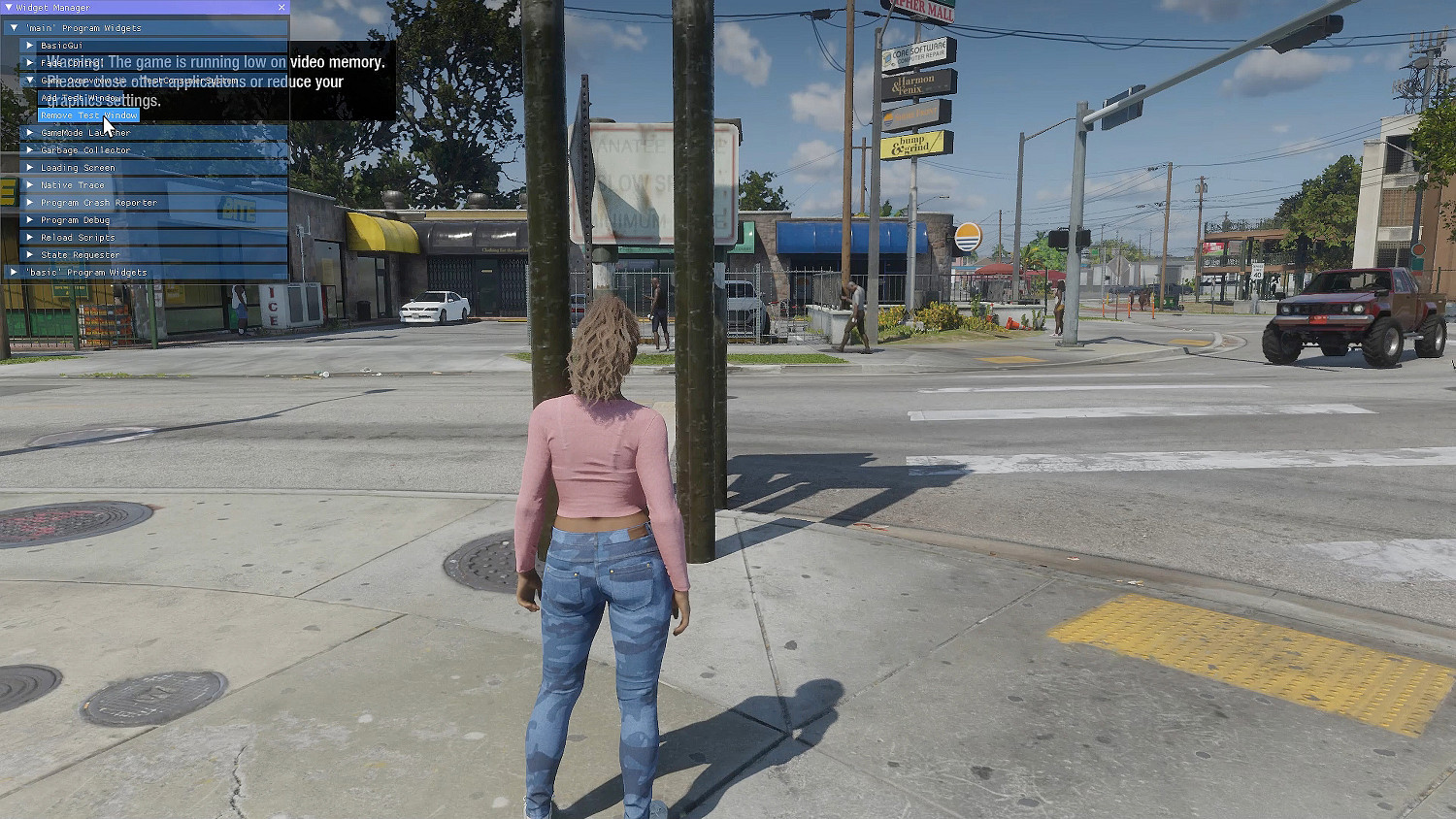The width and height of the screenshot is (1456, 819).
Task: Click the Remove Test Window button
Action: click(88, 115)
